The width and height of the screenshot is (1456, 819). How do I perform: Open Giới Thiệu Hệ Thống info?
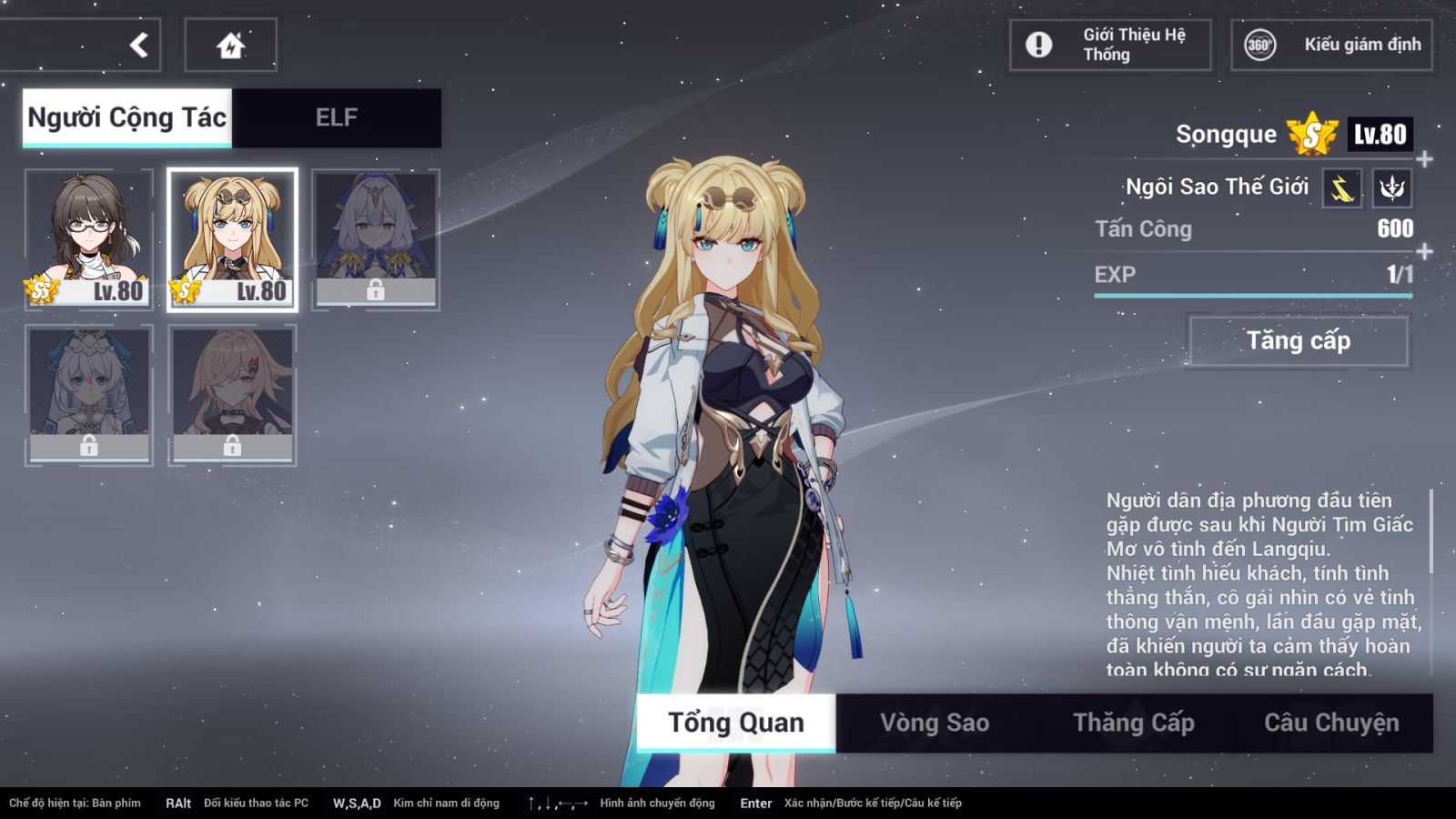pos(1109,45)
